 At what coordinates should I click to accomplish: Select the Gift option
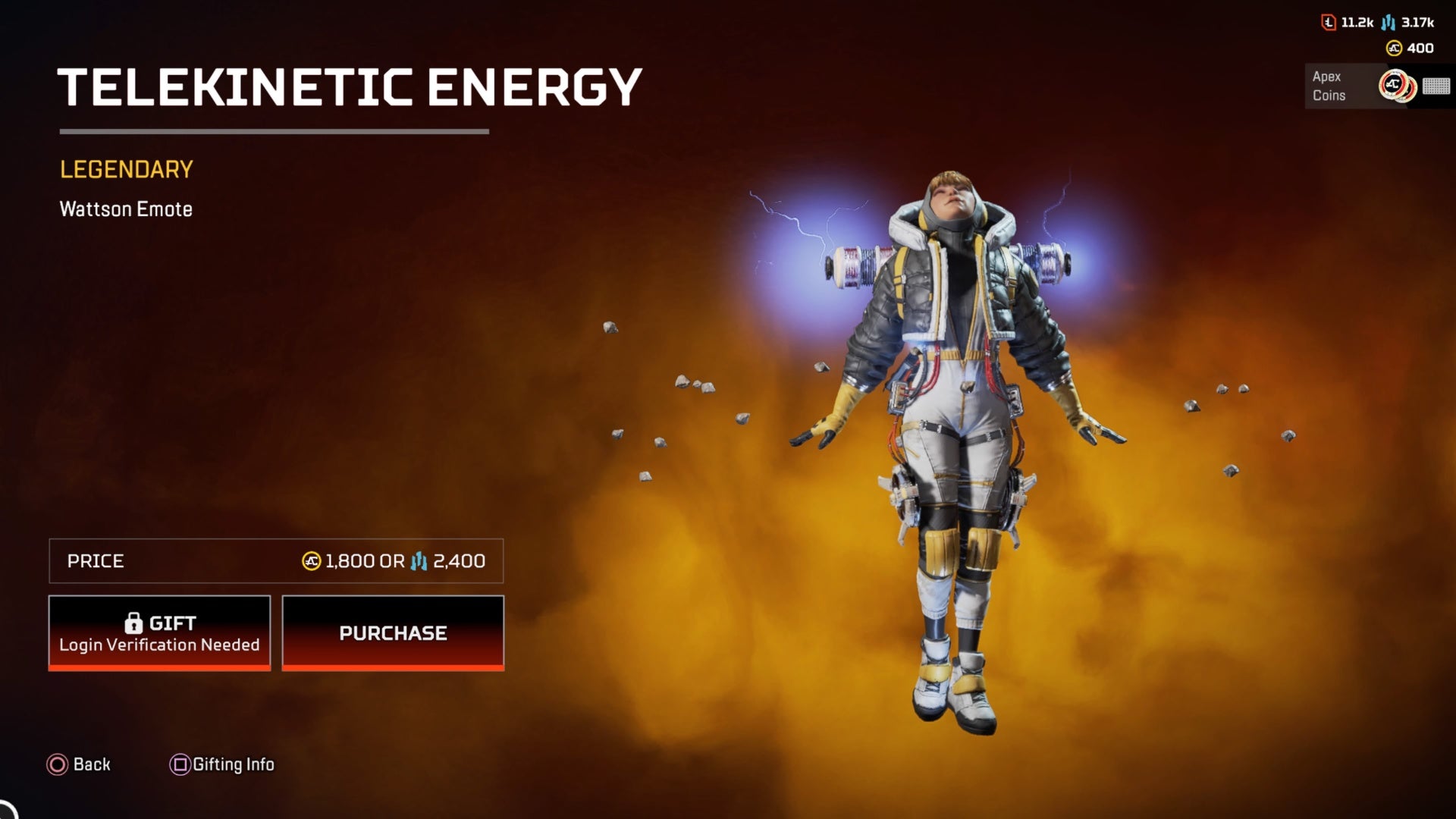(159, 632)
